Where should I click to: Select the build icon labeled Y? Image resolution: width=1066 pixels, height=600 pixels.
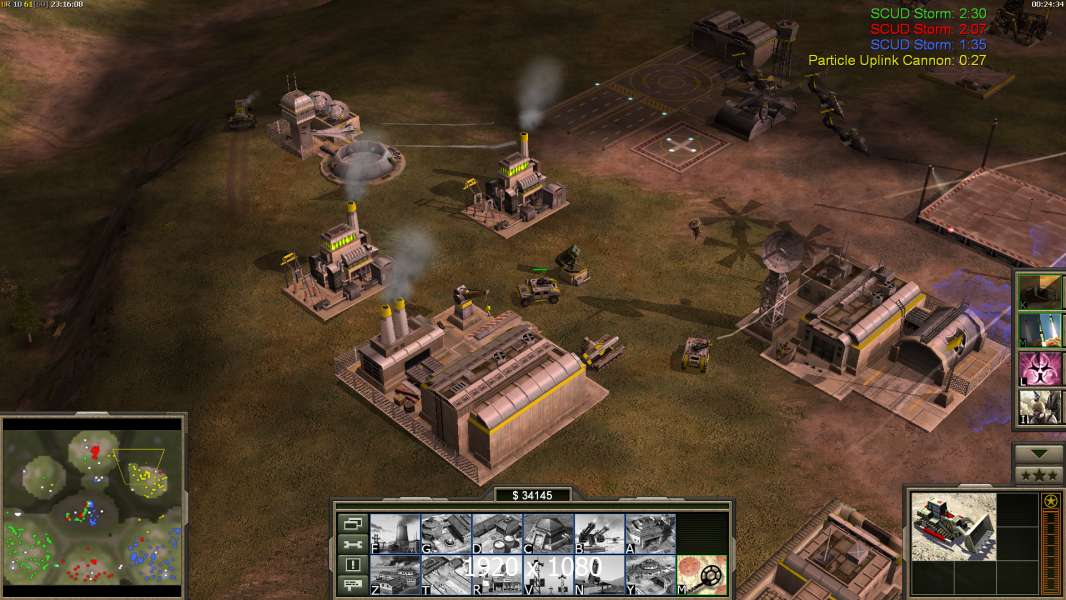(650, 575)
